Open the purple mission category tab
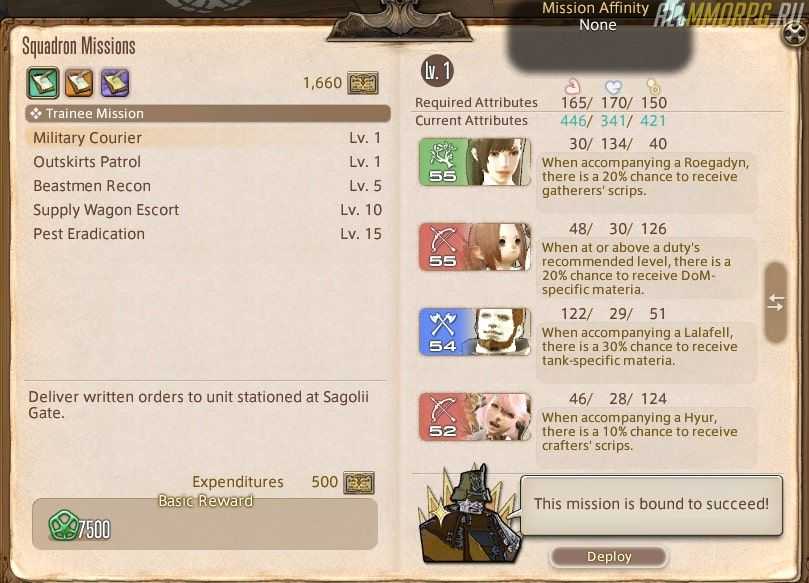Screen dimensions: 809x583 click(114, 82)
